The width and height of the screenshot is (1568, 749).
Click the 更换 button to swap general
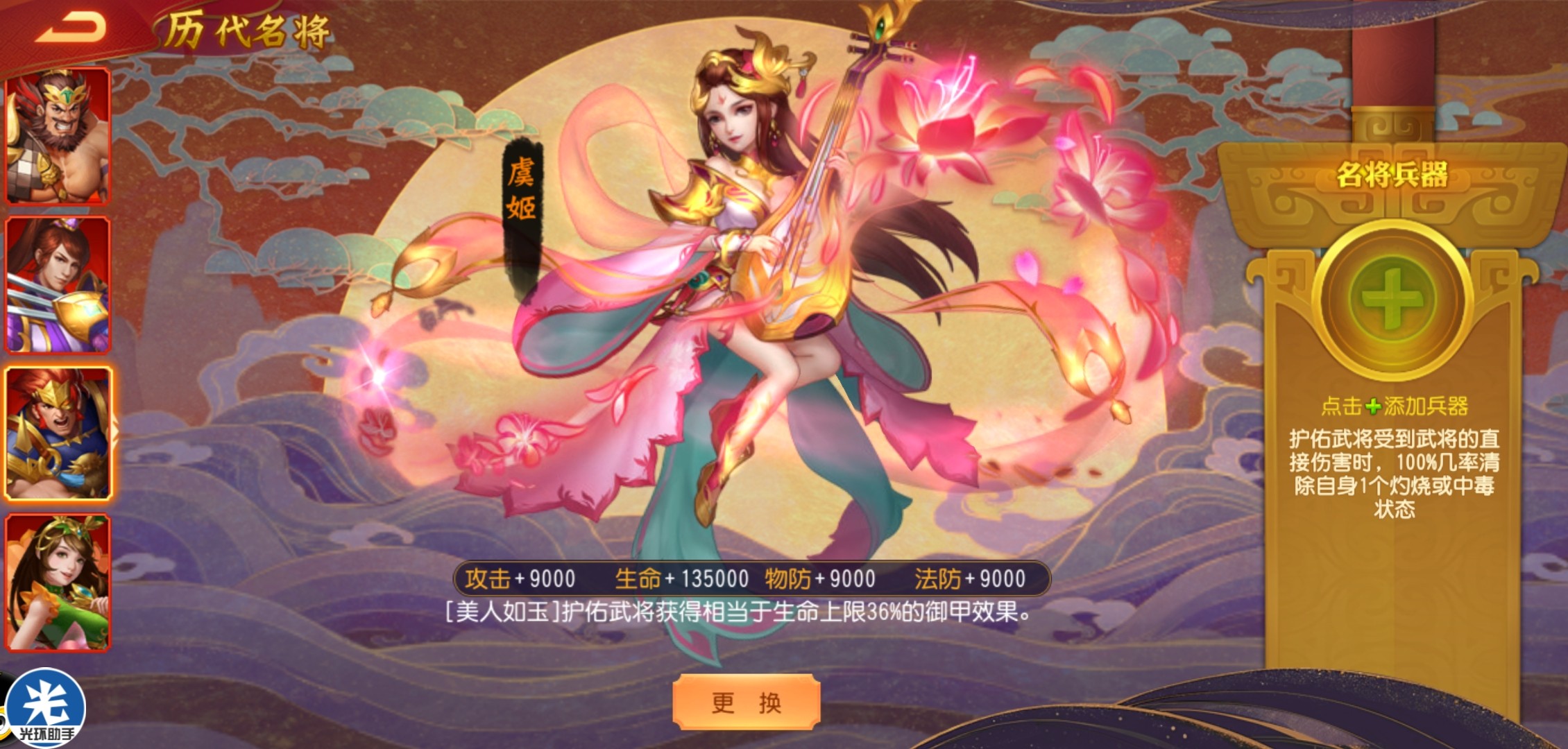tap(747, 702)
